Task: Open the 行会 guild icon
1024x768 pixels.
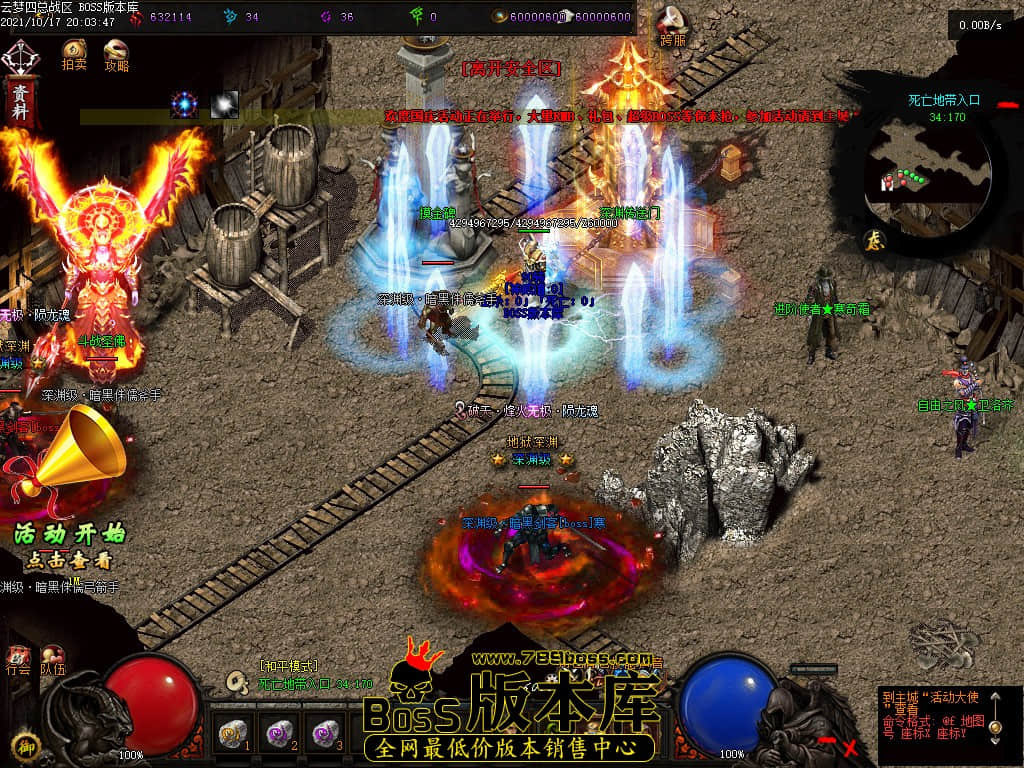Action: click(18, 659)
